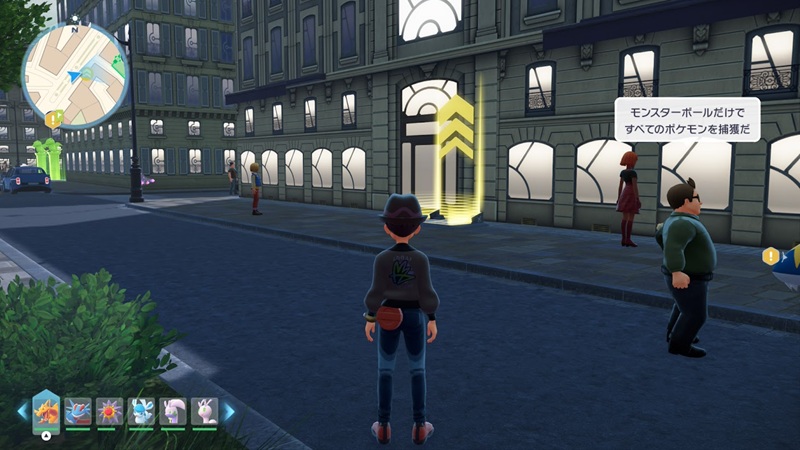Choose the blue Feraligatr party slot
800x450 pixels.
pos(78,411)
